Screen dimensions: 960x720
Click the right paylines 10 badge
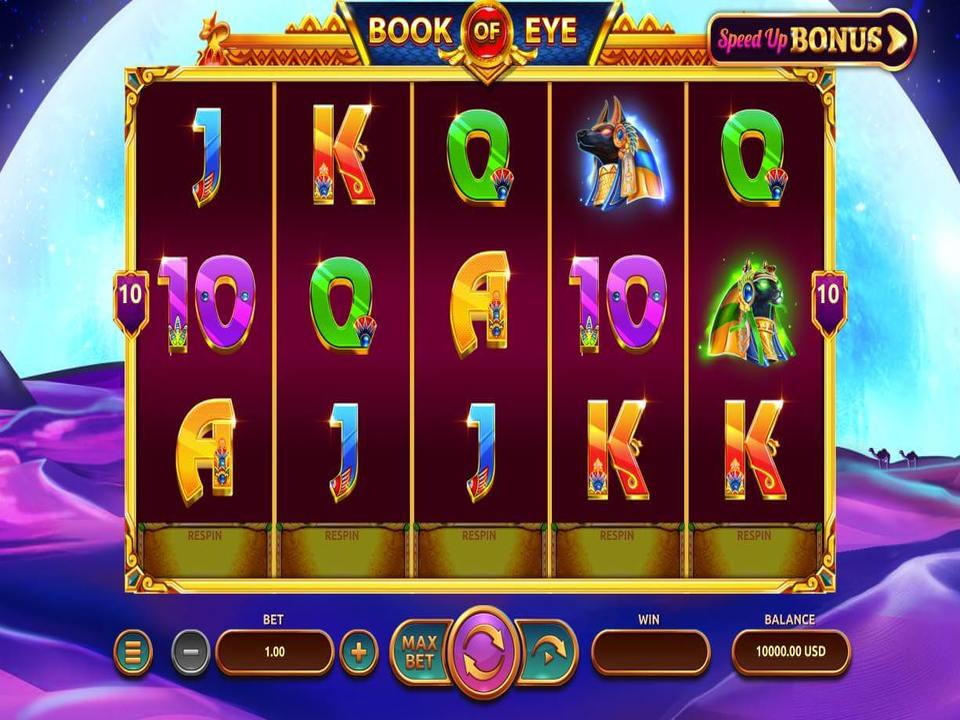click(x=829, y=297)
